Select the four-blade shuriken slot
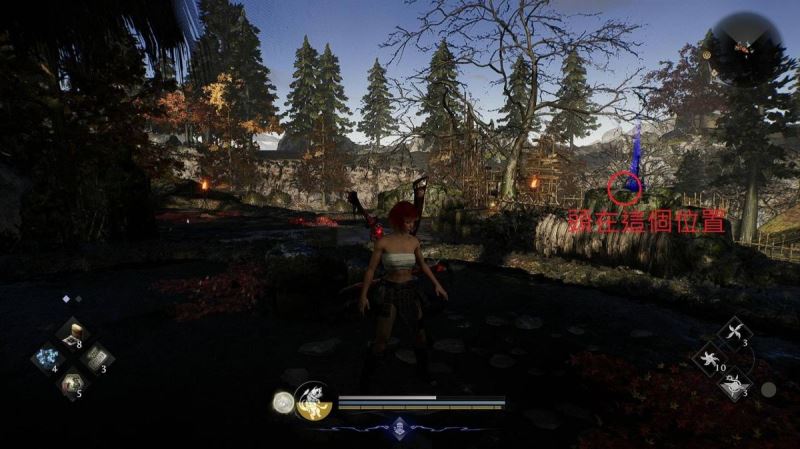Image resolution: width=800 pixels, height=449 pixels. 736,333
